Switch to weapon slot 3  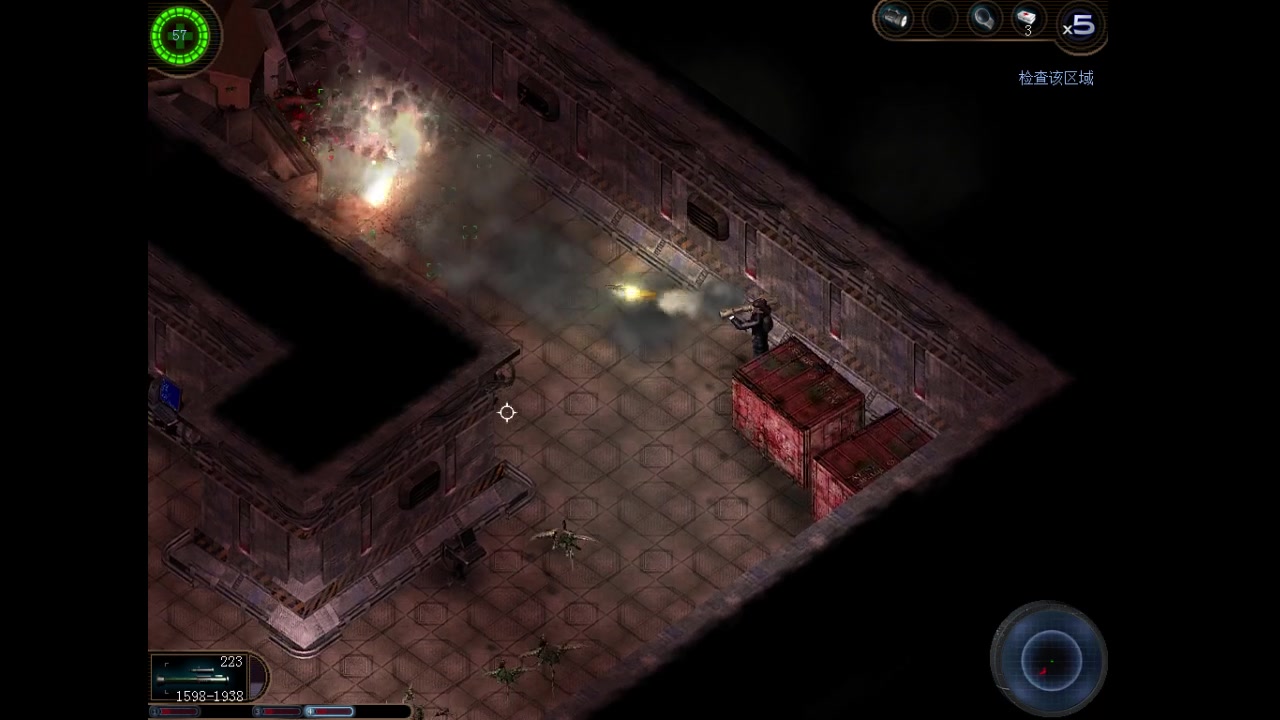pyautogui.click(x=280, y=712)
